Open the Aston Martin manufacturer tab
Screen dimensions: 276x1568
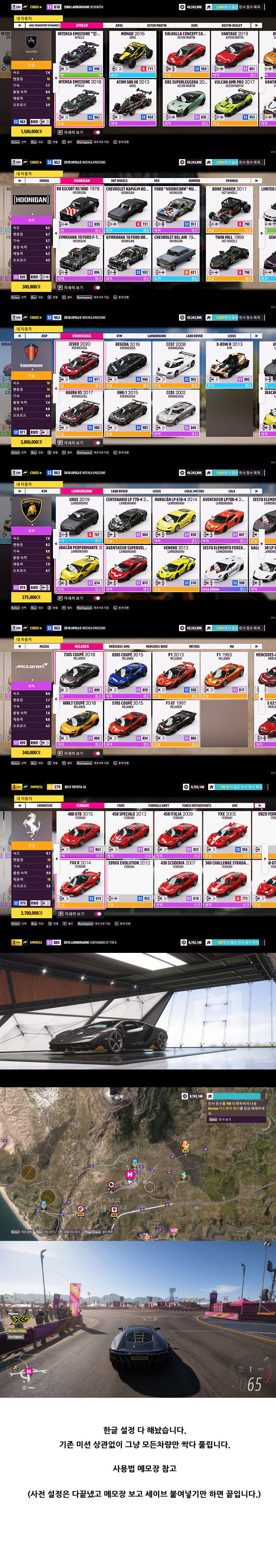157,26
